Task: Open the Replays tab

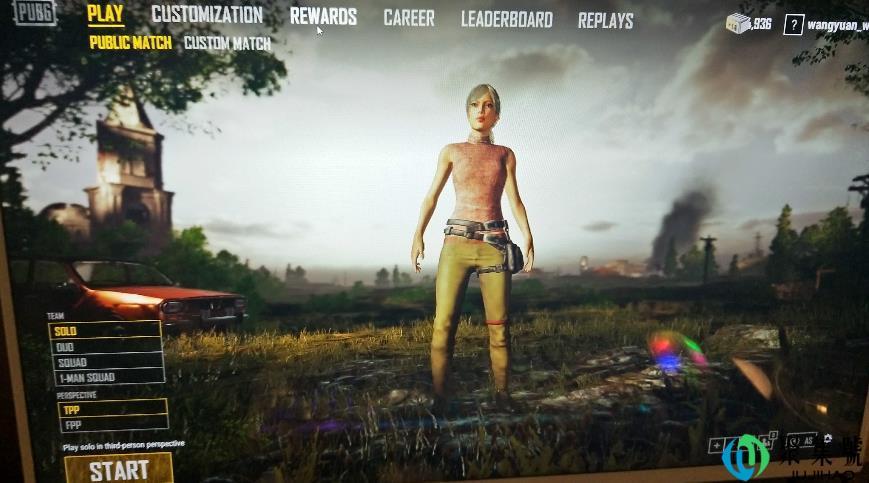Action: tap(605, 20)
